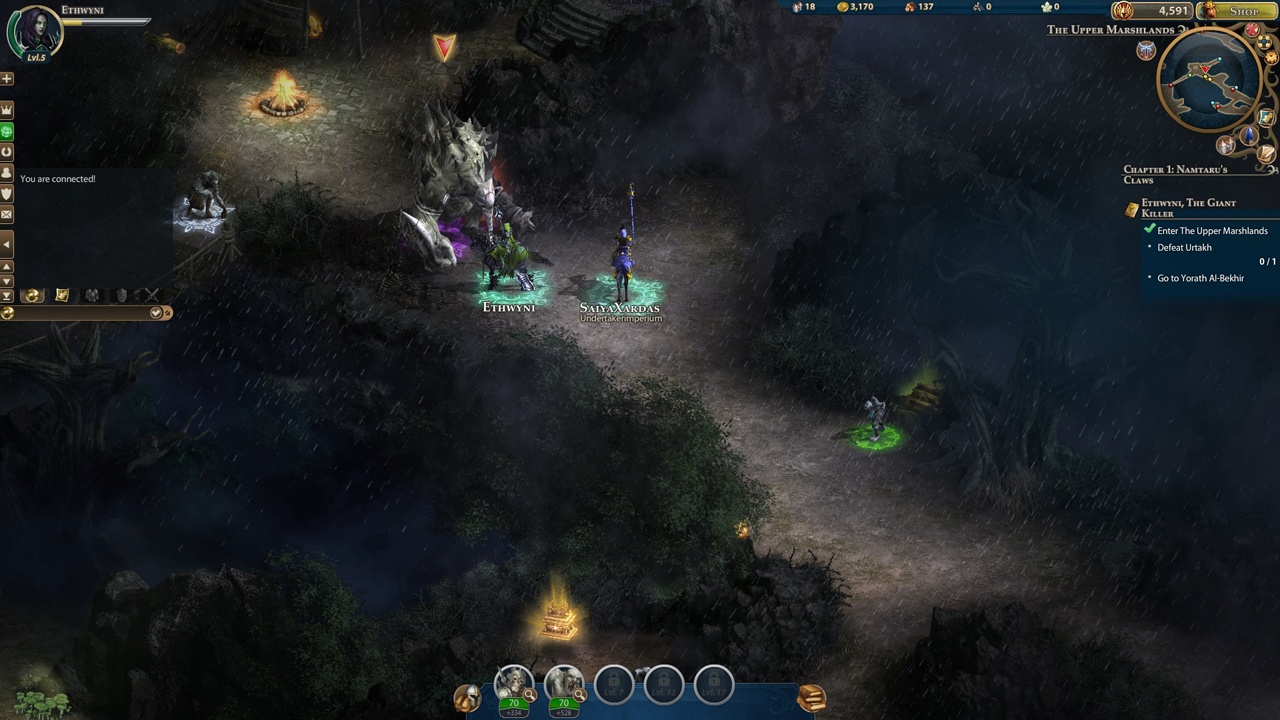Image resolution: width=1280 pixels, height=720 pixels.
Task: Open the mail envelope icon
Action: (x=7, y=214)
